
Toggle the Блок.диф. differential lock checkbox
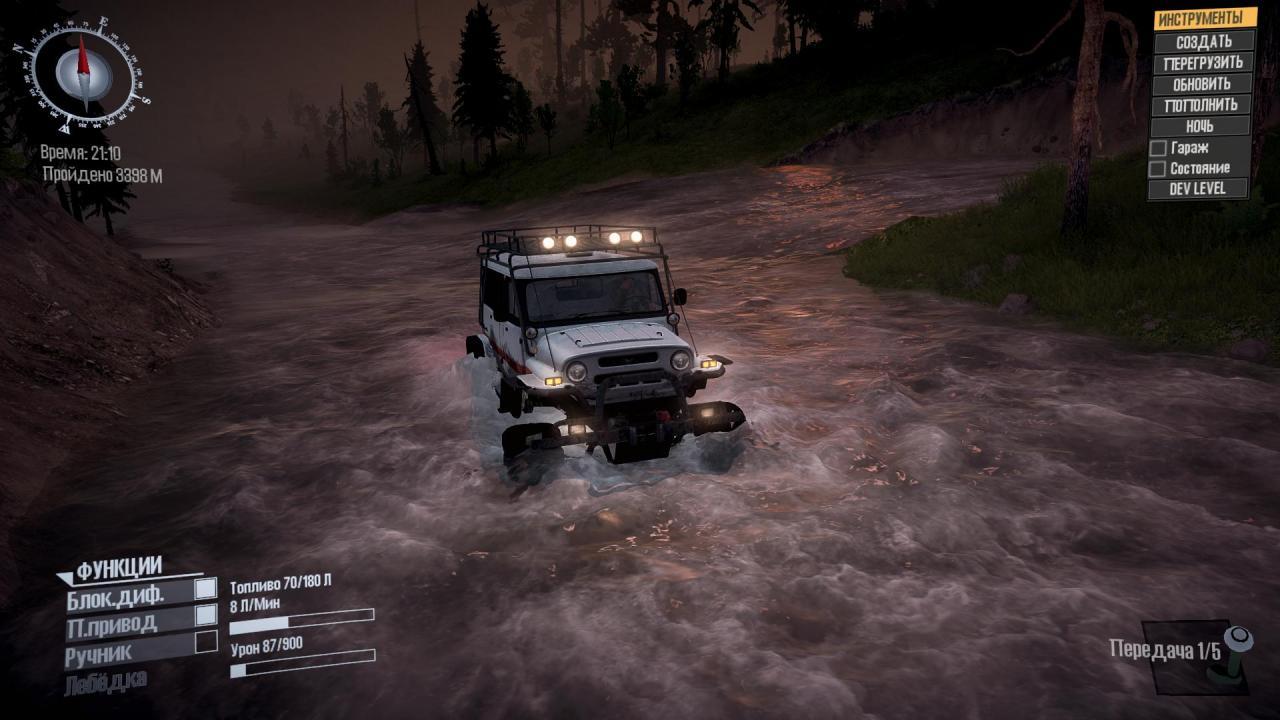coord(206,589)
